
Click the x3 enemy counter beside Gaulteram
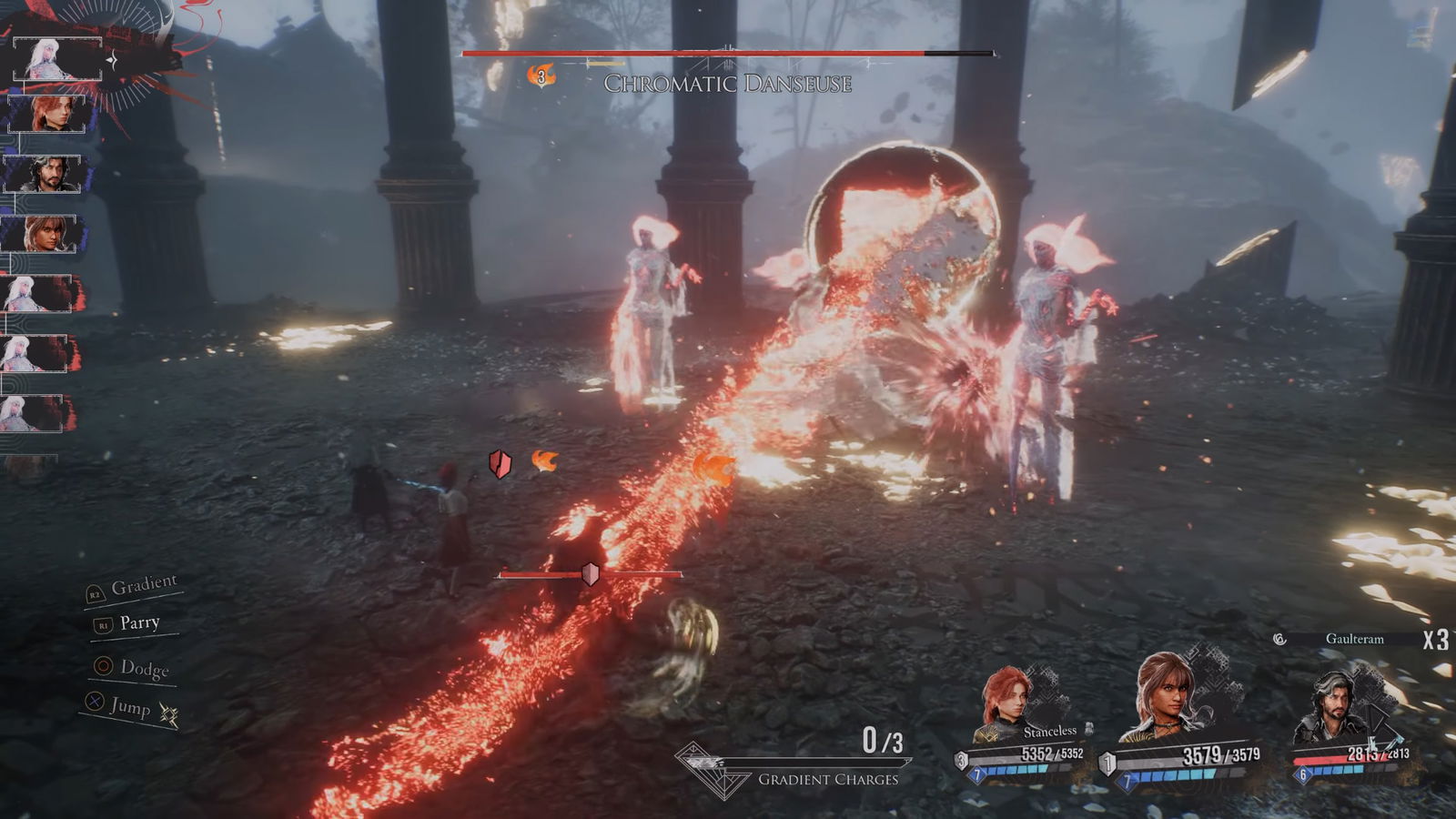pos(1434,640)
